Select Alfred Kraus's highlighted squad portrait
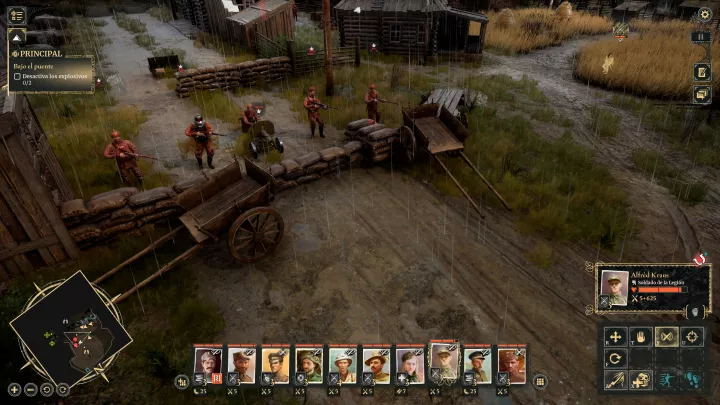This screenshot has width=720, height=405. (444, 362)
